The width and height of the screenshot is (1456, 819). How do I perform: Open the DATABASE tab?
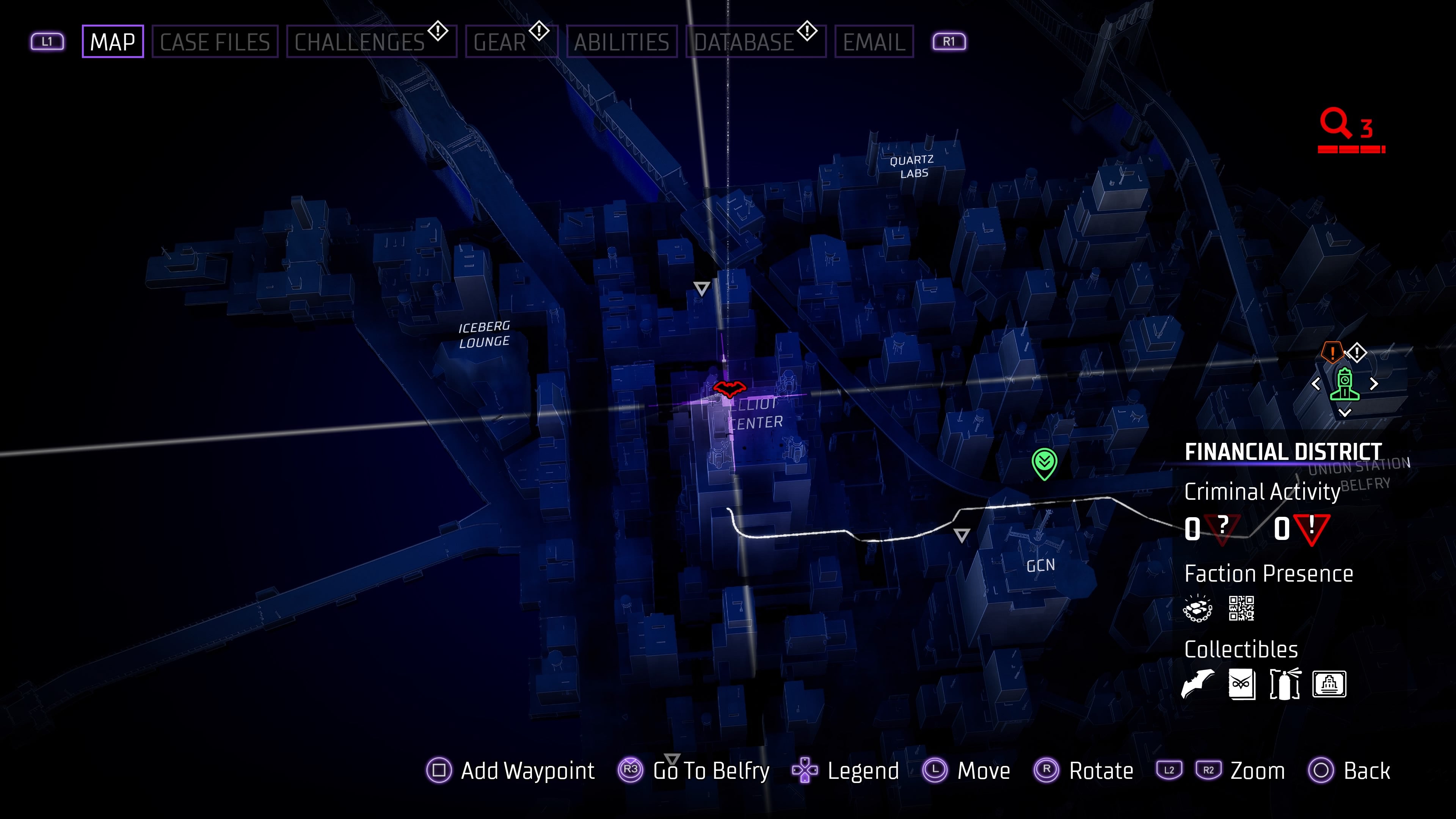point(743,41)
